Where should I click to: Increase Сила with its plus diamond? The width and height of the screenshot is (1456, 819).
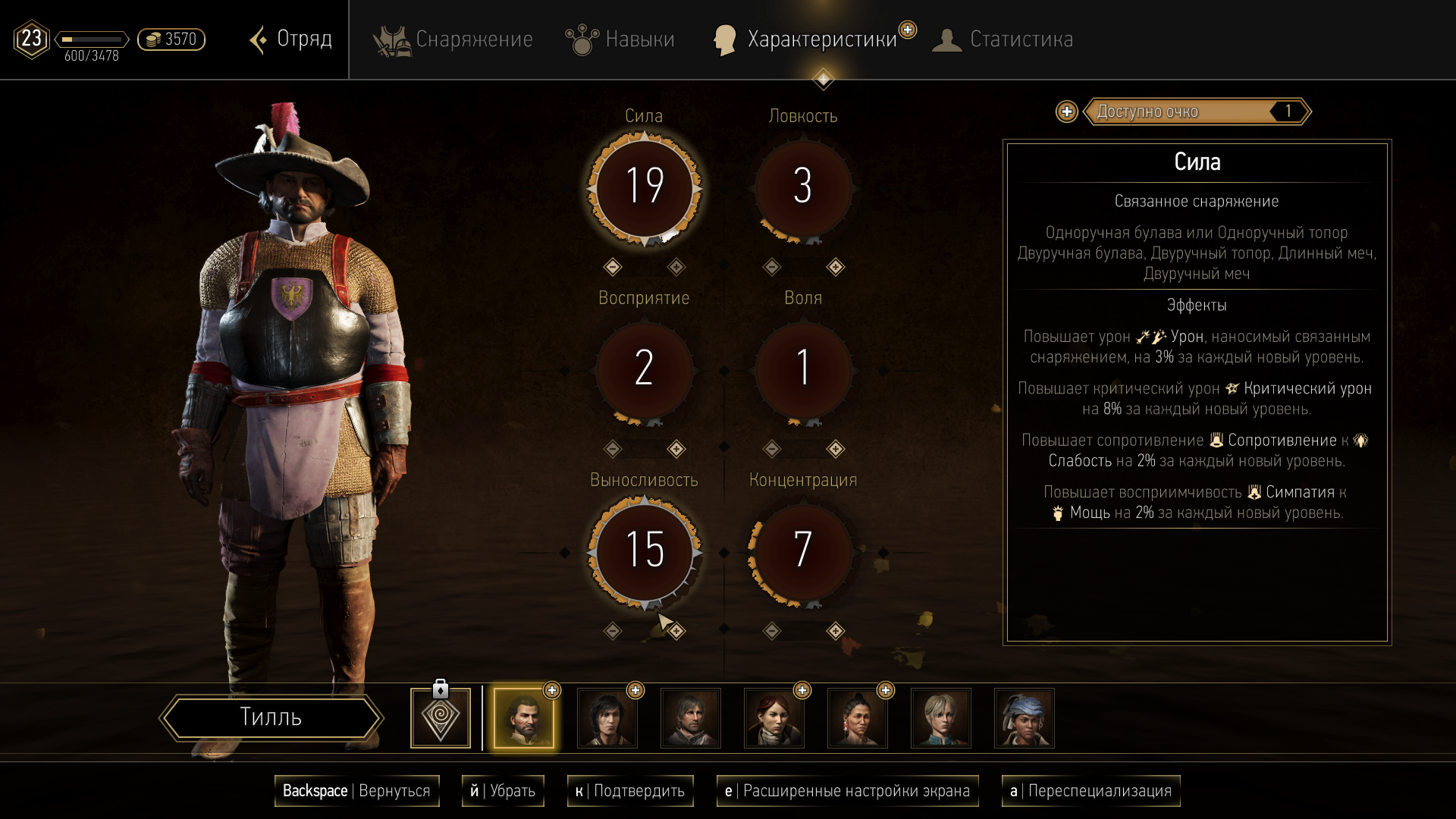(676, 267)
